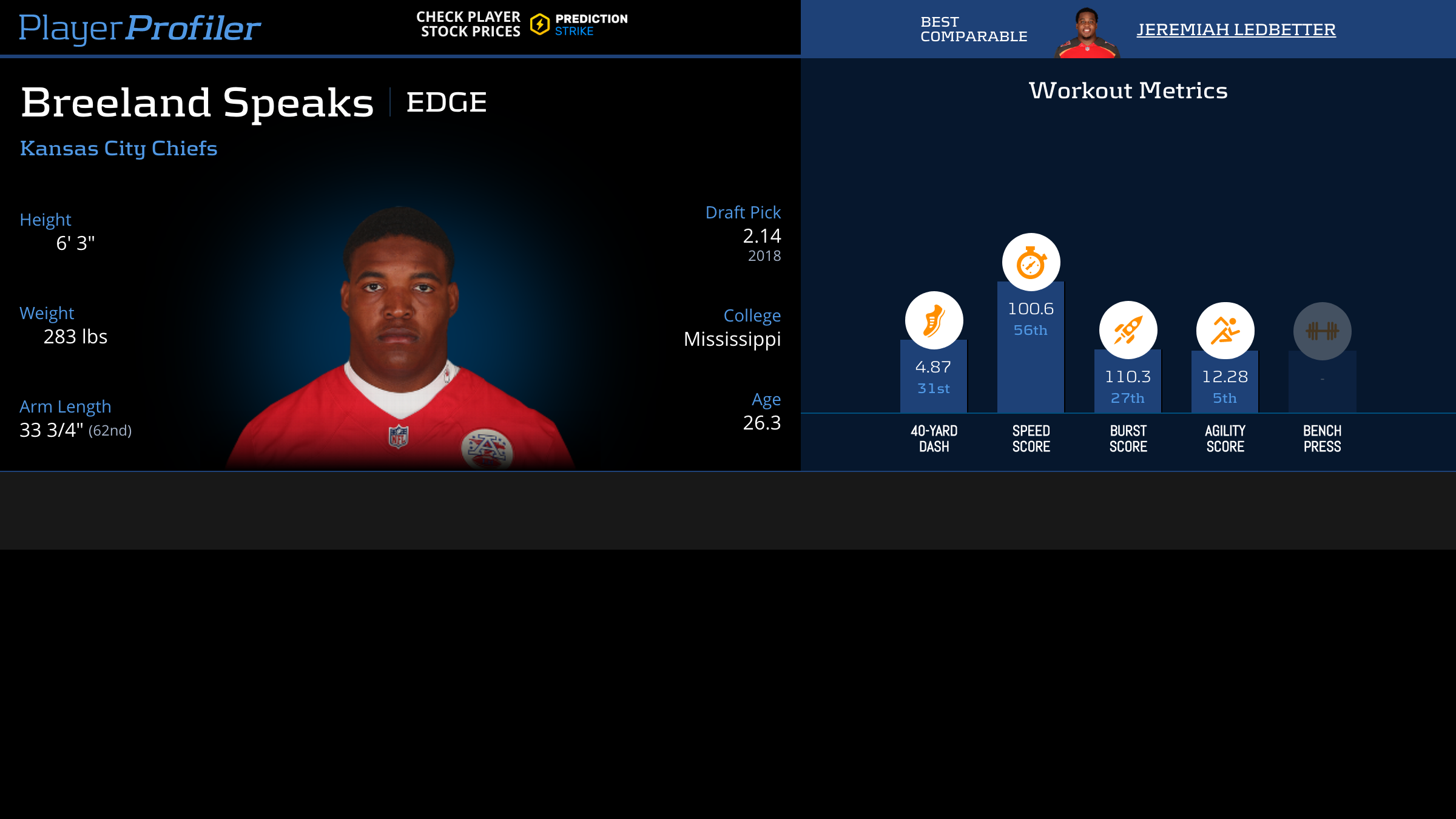Open the PlayerProfiler home logo
Image resolution: width=1456 pixels, height=819 pixels.
[140, 28]
